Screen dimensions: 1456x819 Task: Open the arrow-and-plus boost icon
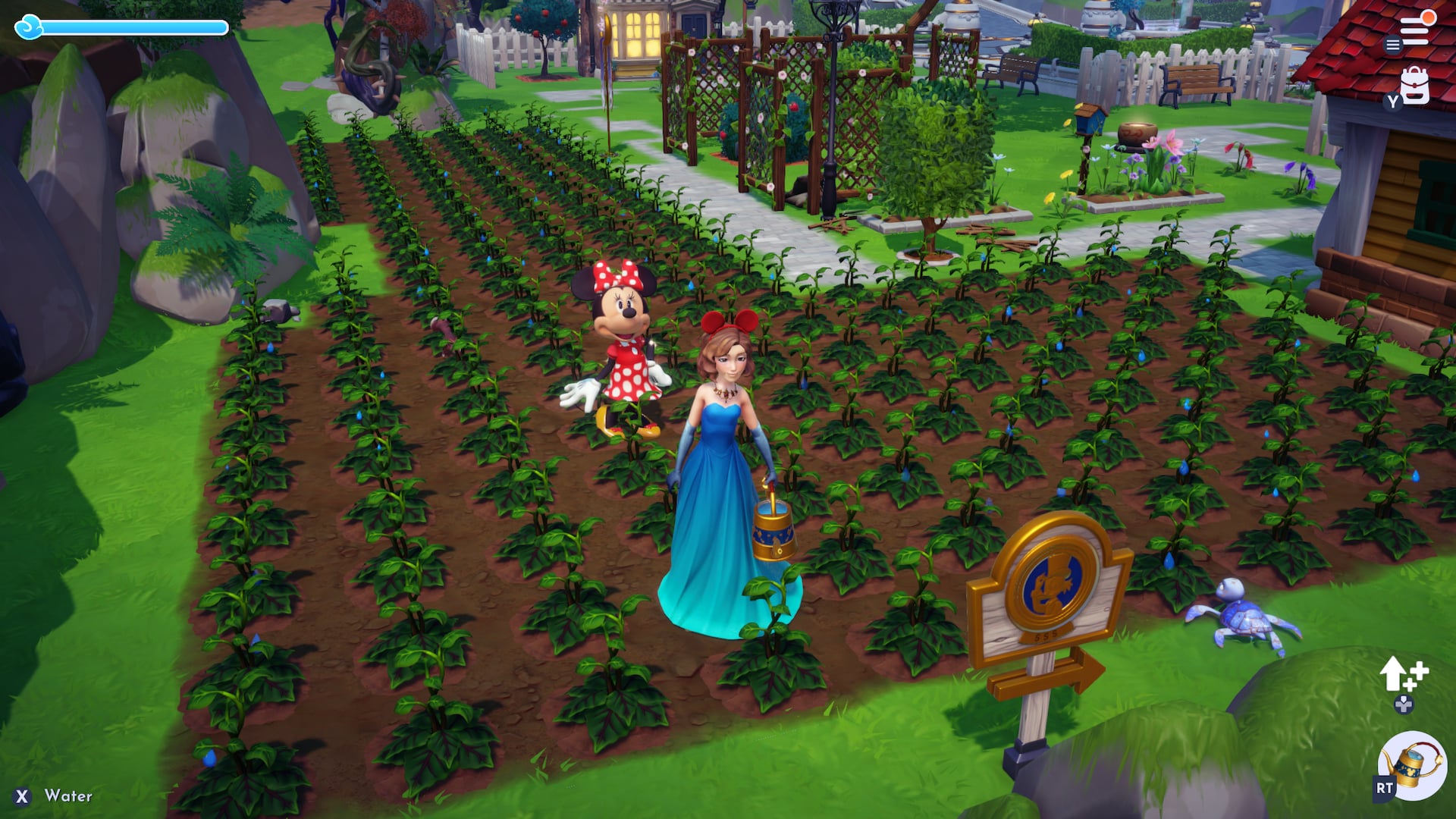tap(1402, 673)
